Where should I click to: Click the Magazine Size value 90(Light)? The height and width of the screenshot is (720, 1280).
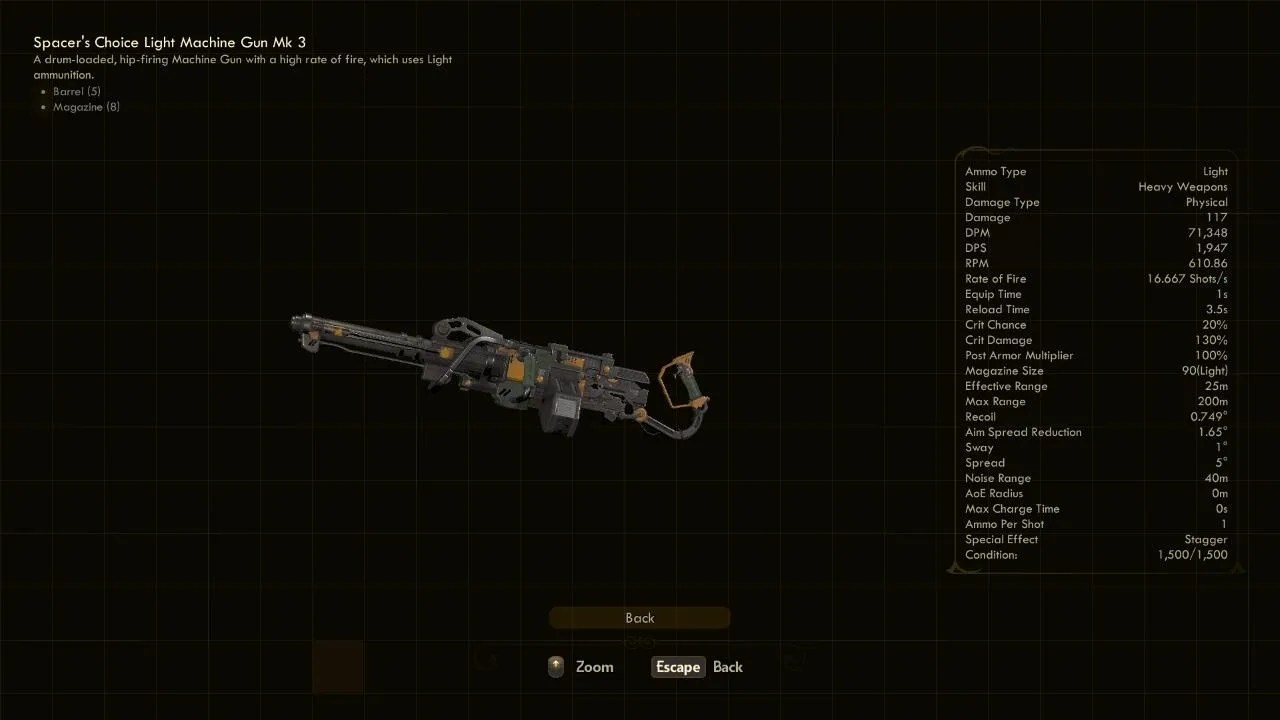click(1205, 370)
